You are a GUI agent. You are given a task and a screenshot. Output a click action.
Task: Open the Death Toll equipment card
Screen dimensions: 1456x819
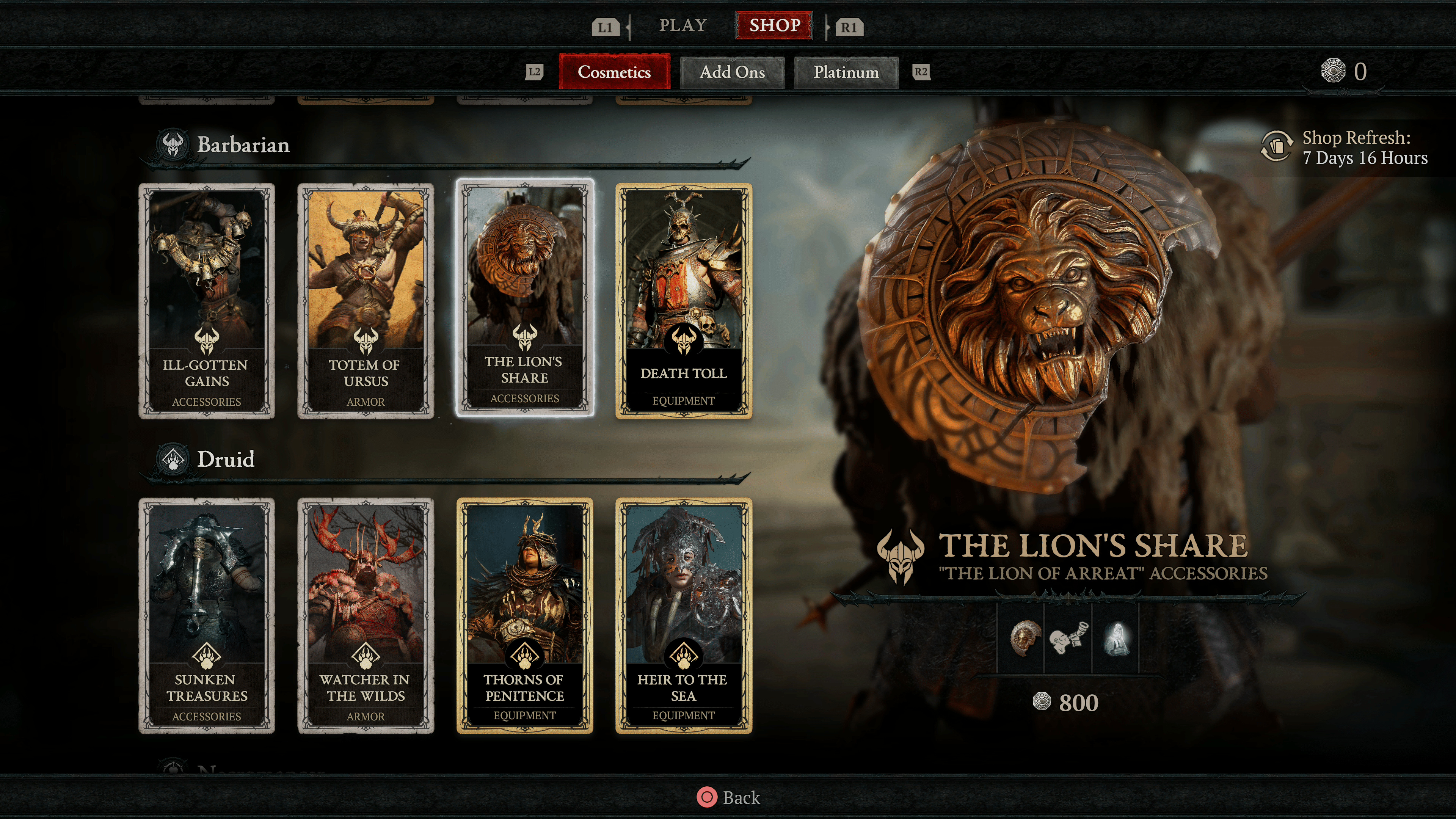pos(683,300)
